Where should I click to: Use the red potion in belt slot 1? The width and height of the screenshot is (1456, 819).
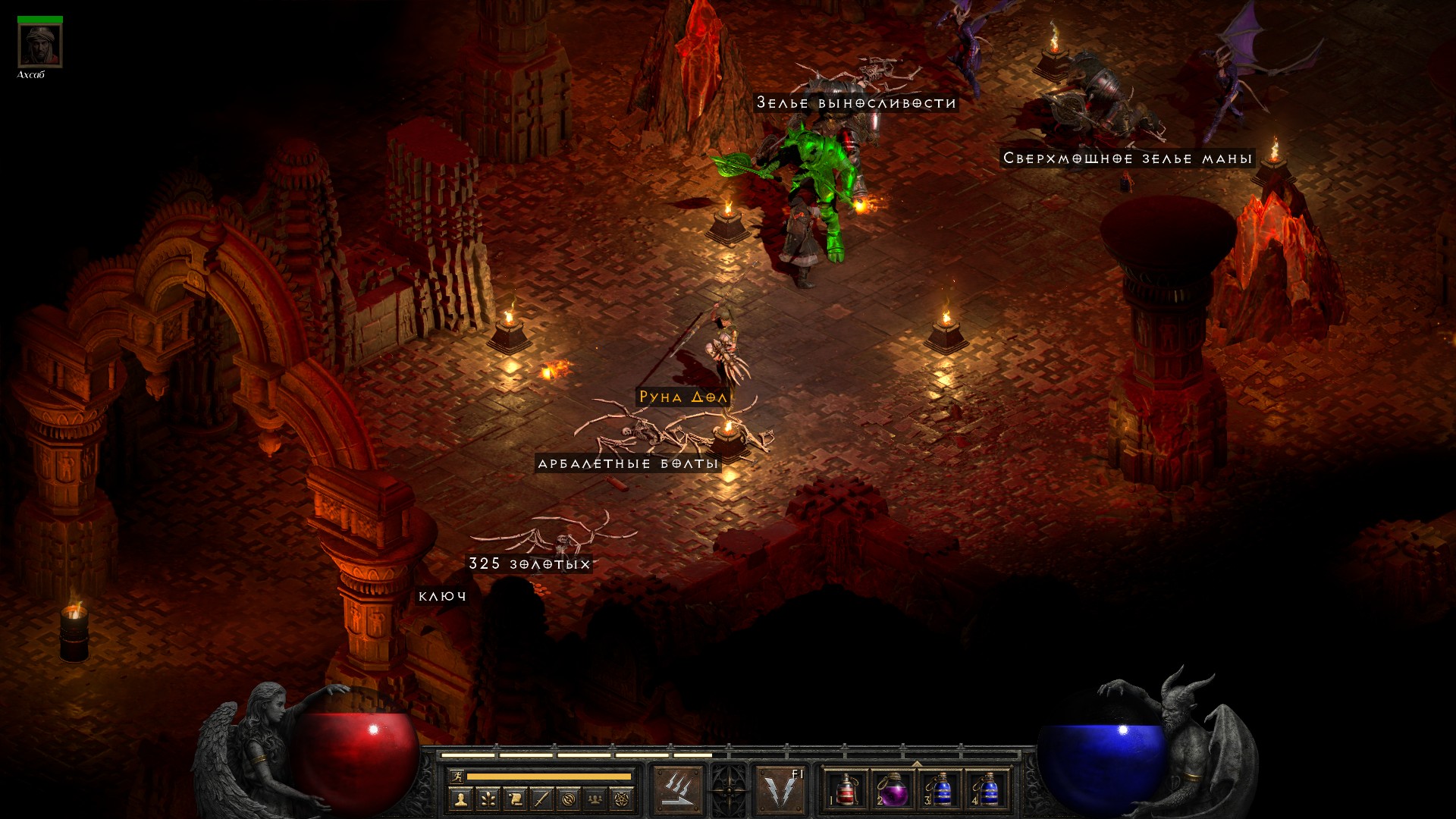[846, 789]
